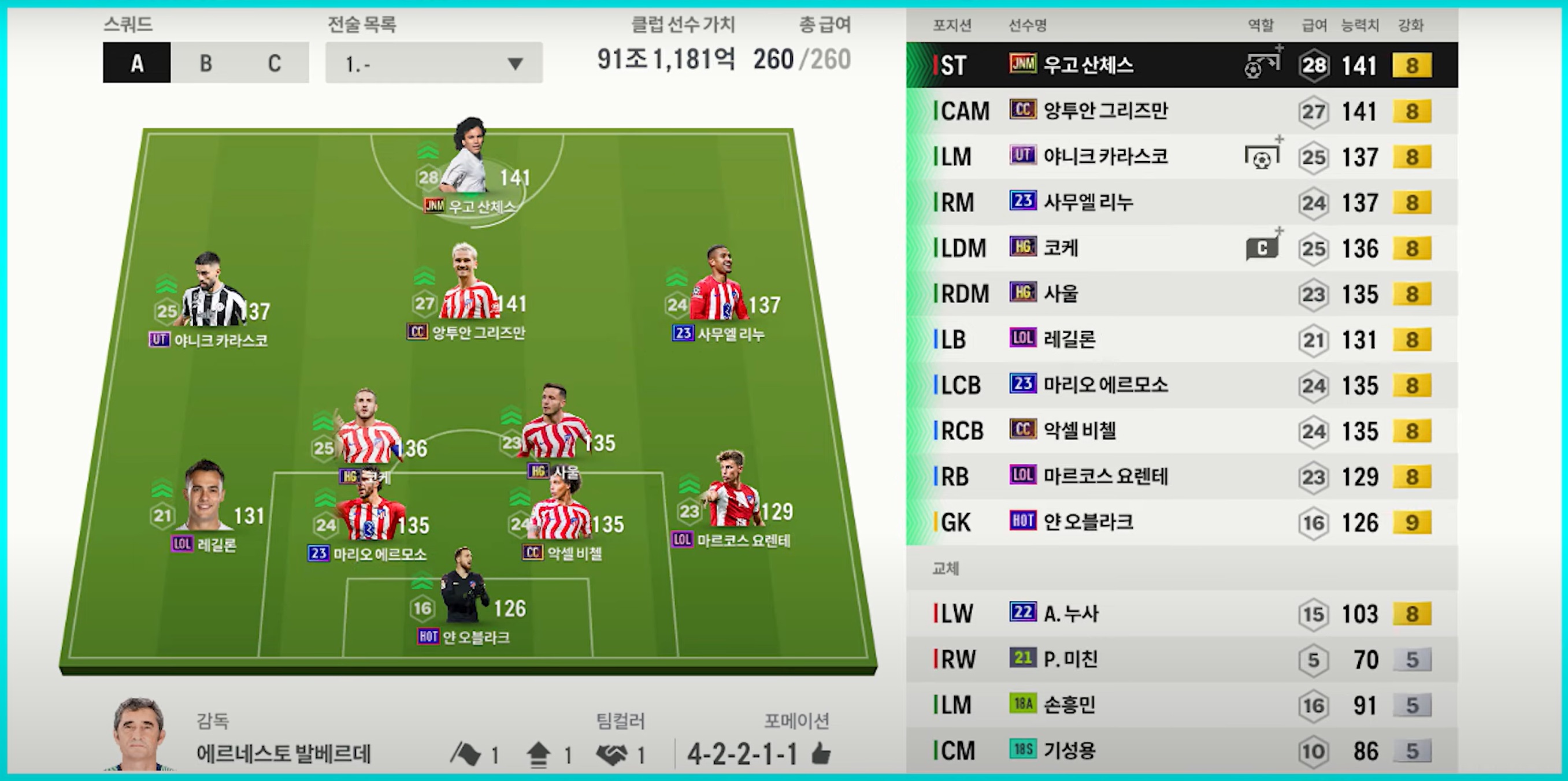Screen dimensions: 1568x781
Task: Select LB 레길론 list row
Action: pyautogui.click(x=1181, y=339)
